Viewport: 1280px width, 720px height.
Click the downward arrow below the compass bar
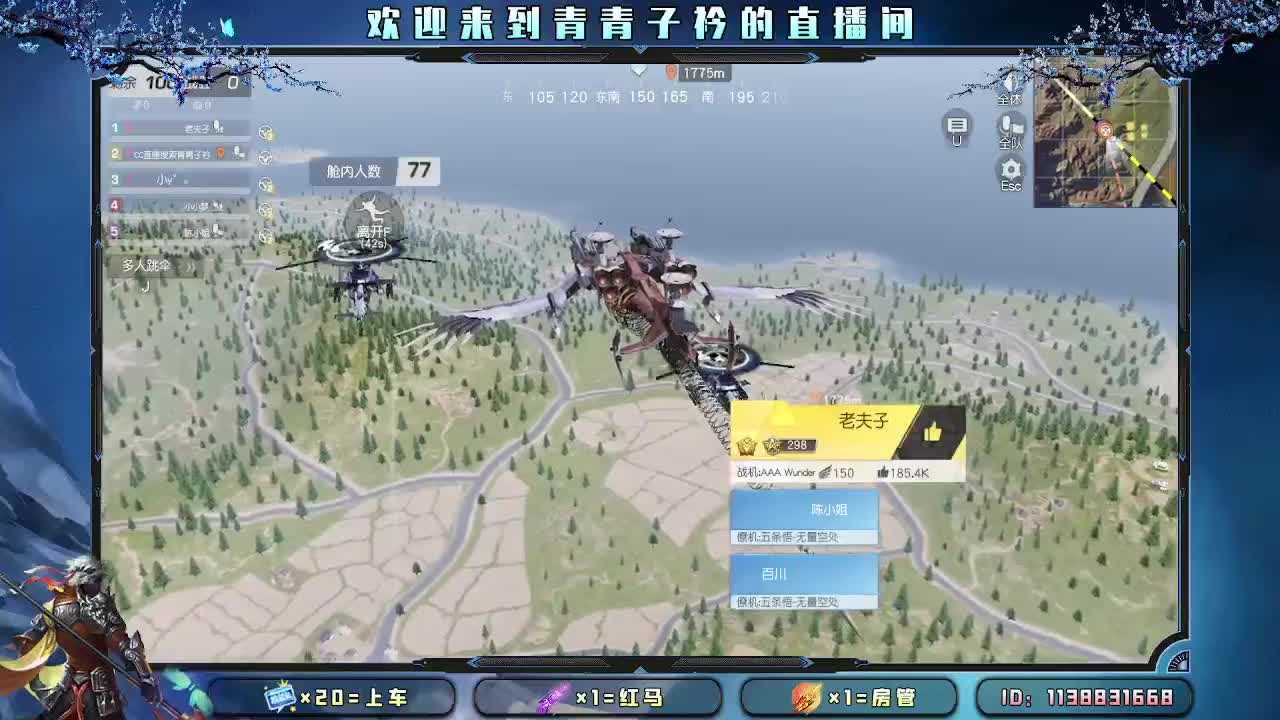tap(639, 71)
